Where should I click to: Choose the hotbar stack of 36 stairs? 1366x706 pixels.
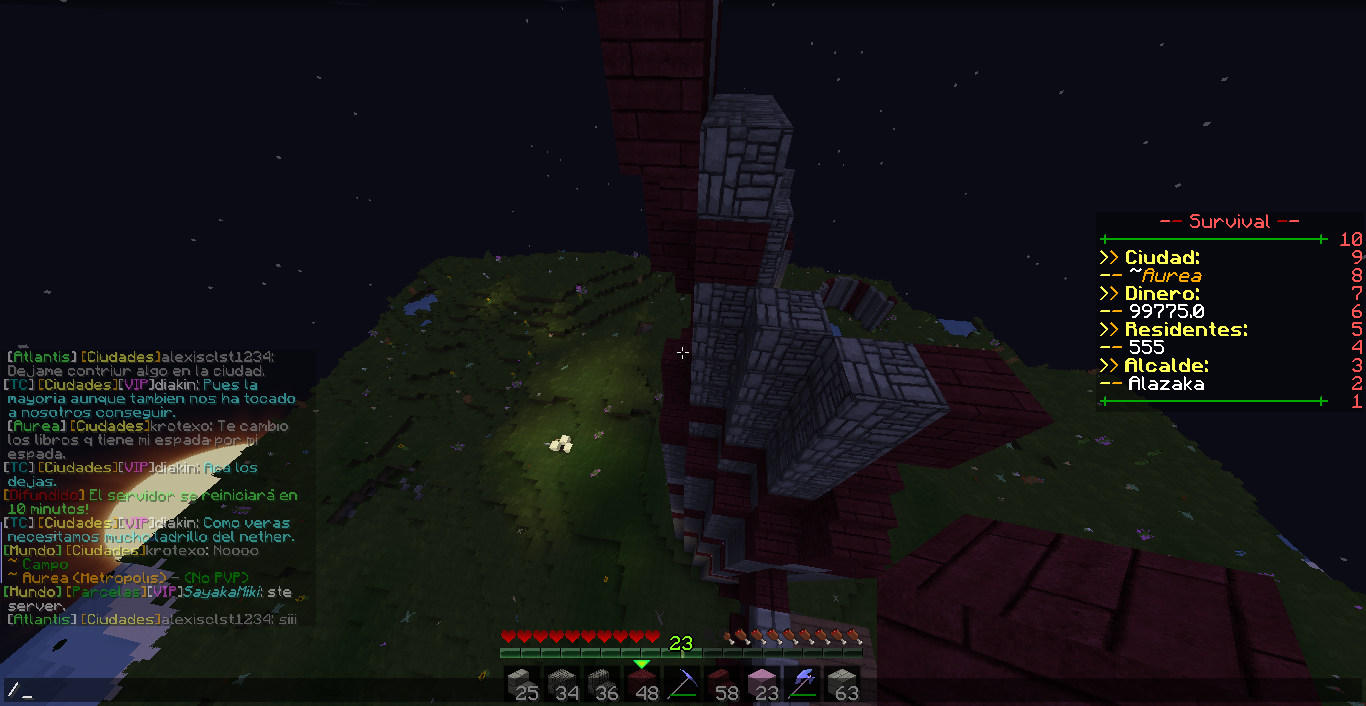pyautogui.click(x=602, y=683)
